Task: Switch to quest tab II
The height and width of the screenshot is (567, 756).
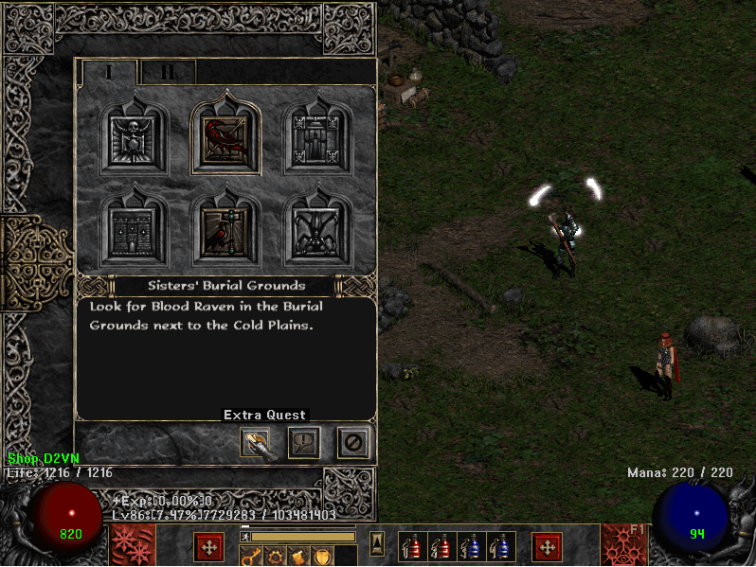Action: 167,72
